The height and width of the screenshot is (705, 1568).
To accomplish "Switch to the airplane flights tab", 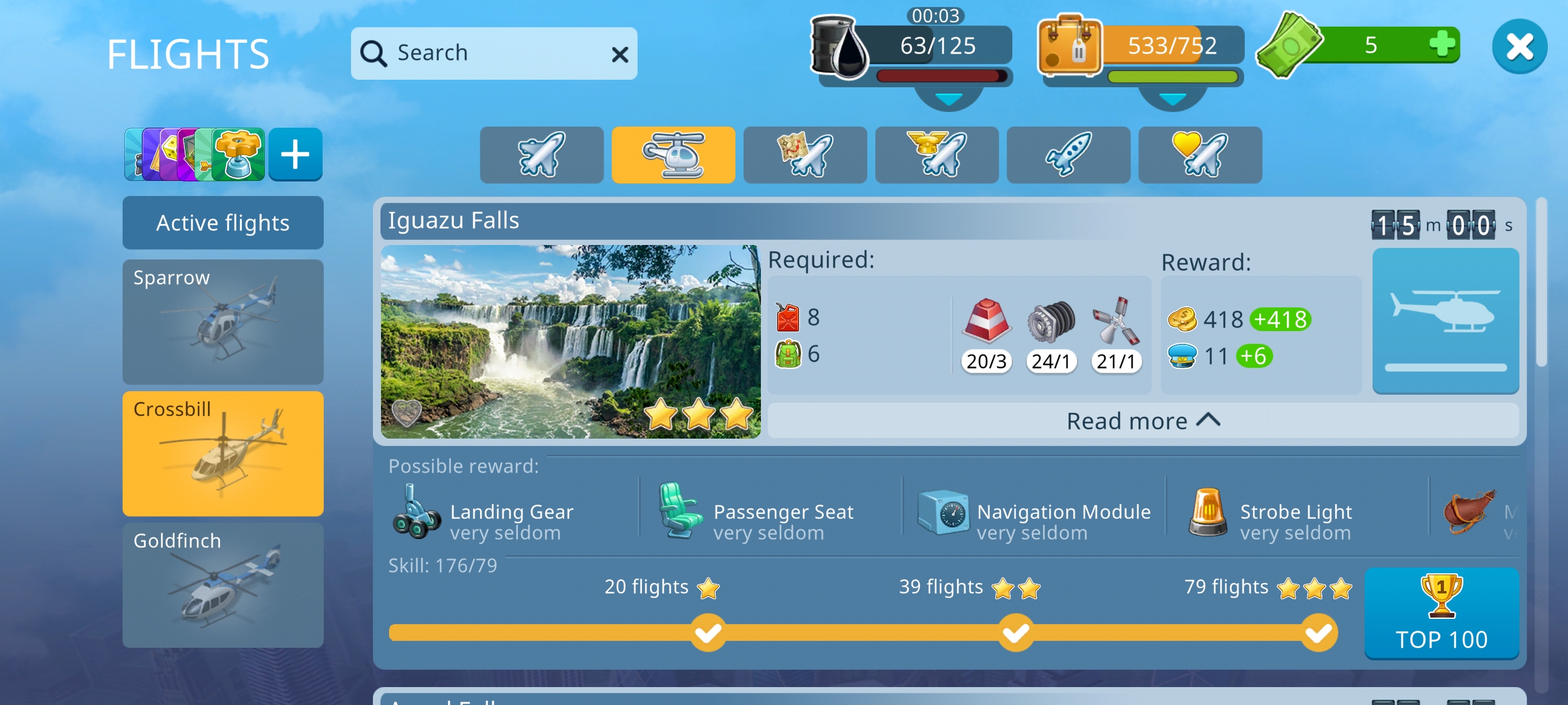I will coord(541,154).
